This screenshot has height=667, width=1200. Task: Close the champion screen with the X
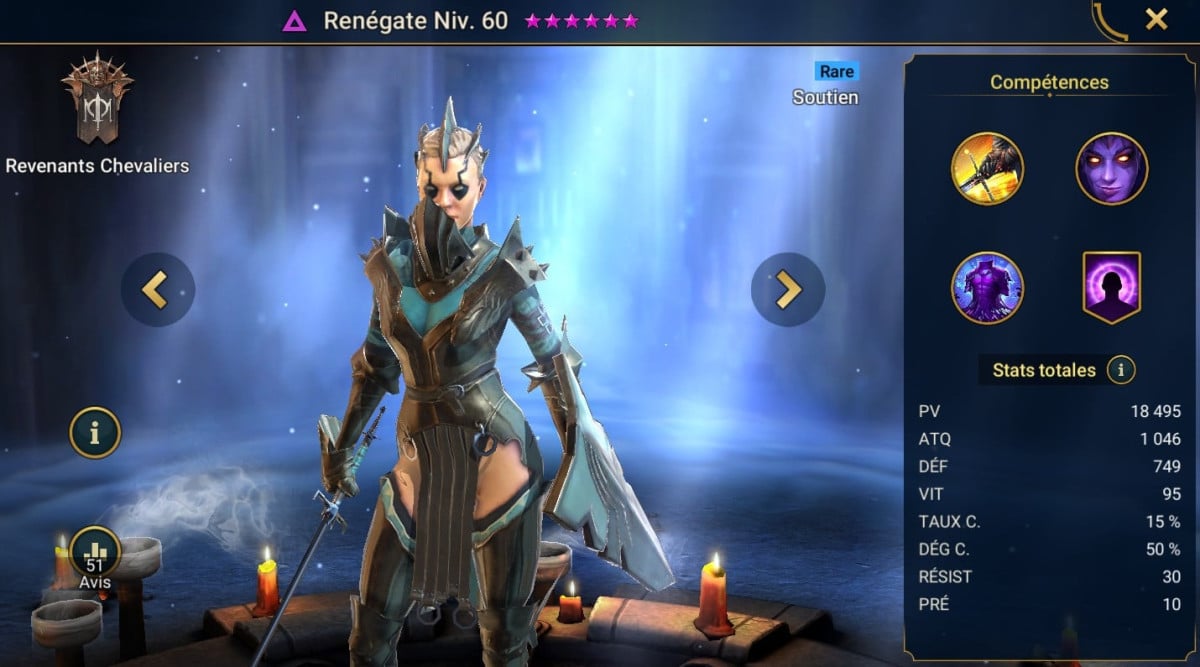click(1156, 19)
